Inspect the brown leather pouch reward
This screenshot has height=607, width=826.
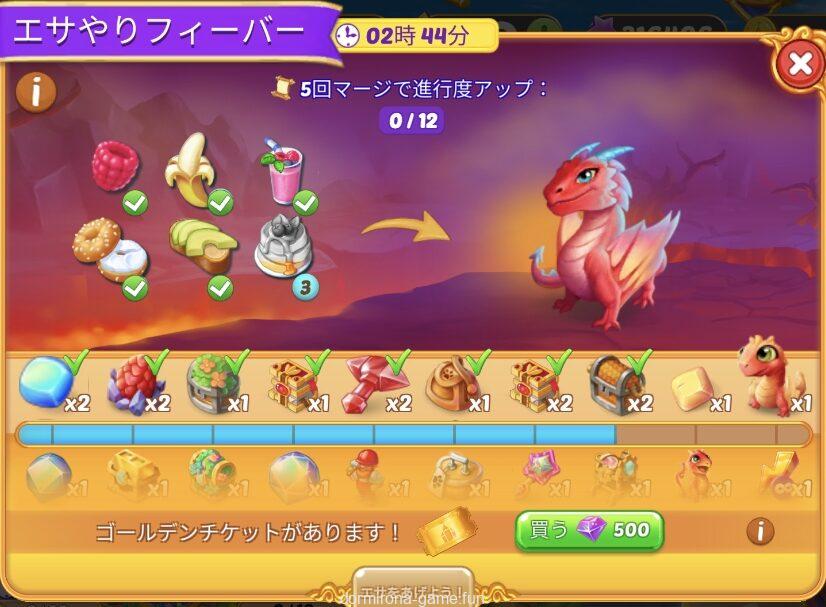(x=451, y=383)
